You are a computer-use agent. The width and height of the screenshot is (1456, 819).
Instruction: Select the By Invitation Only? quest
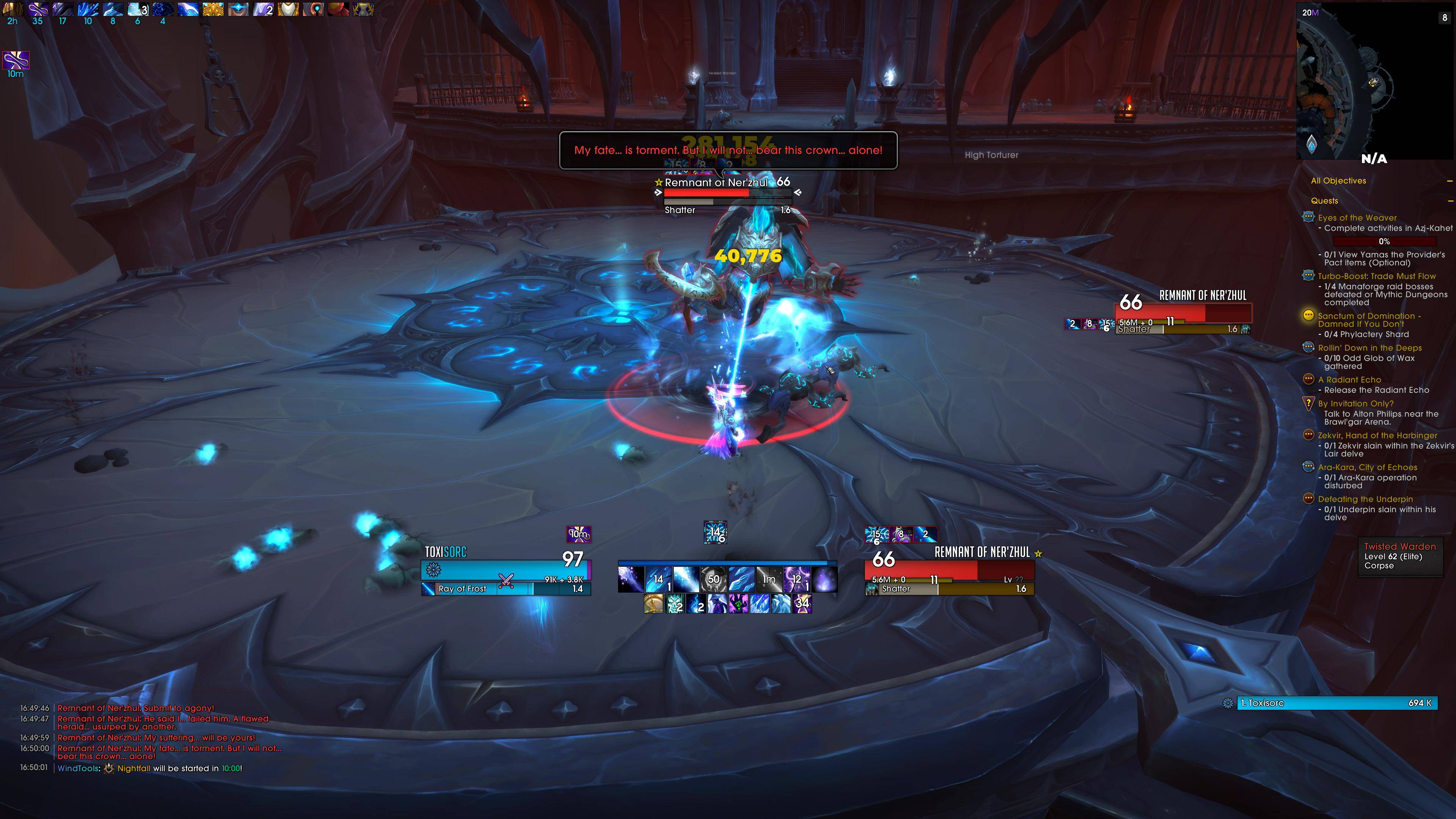click(1356, 403)
